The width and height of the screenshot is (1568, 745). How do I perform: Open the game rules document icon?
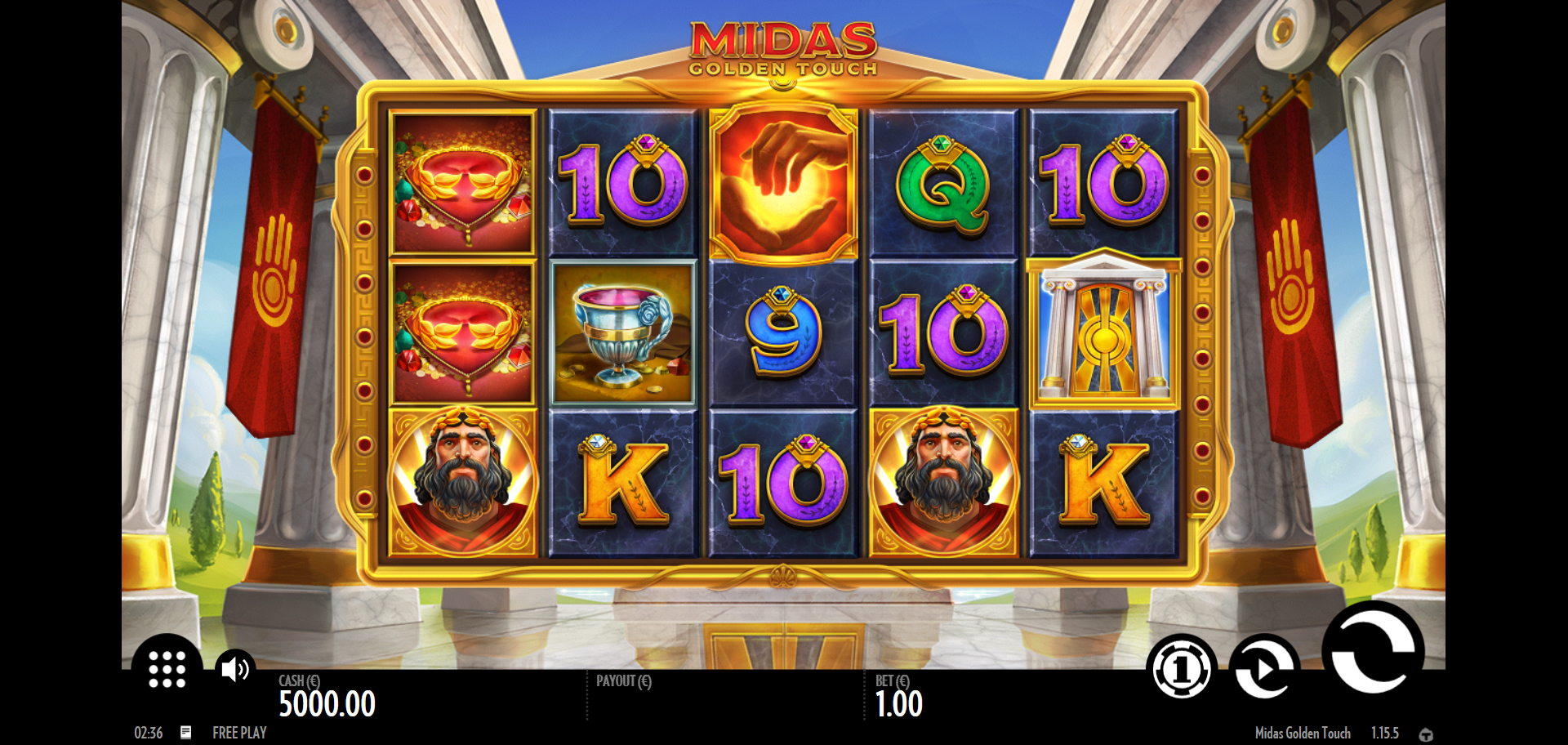tap(186, 732)
